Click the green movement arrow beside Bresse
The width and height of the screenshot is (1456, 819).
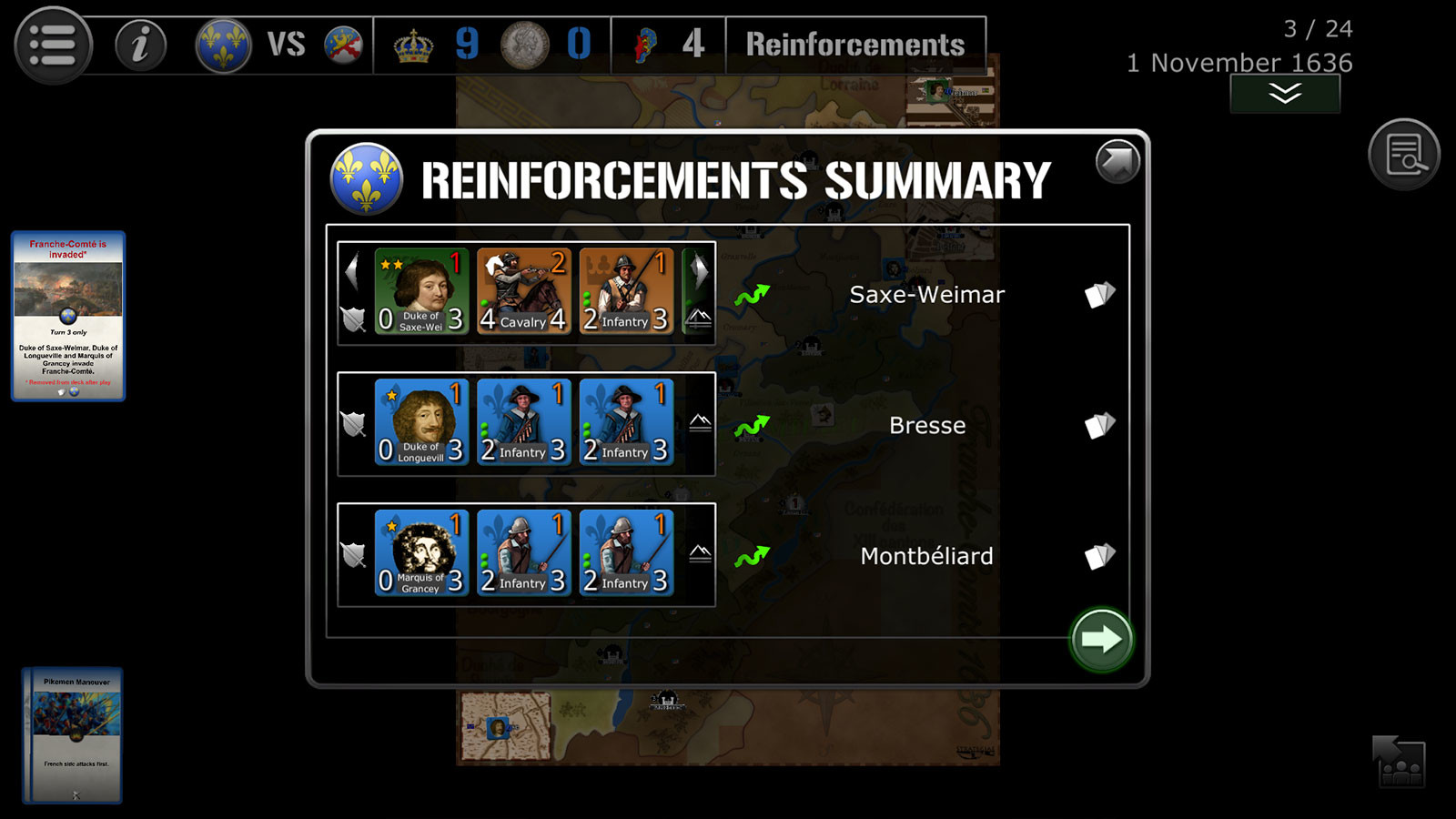click(x=754, y=424)
